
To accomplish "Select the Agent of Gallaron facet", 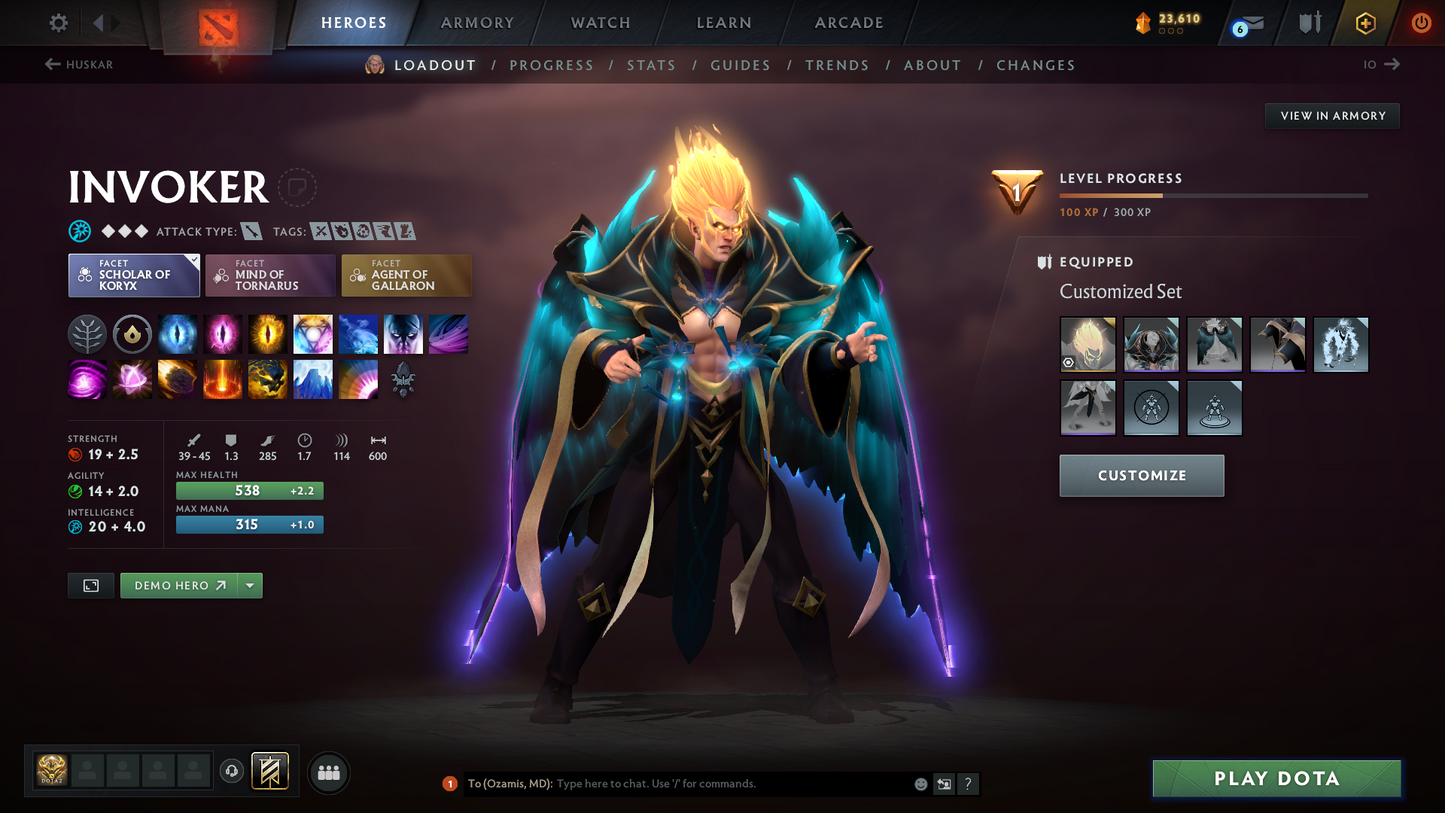I will click(x=406, y=275).
